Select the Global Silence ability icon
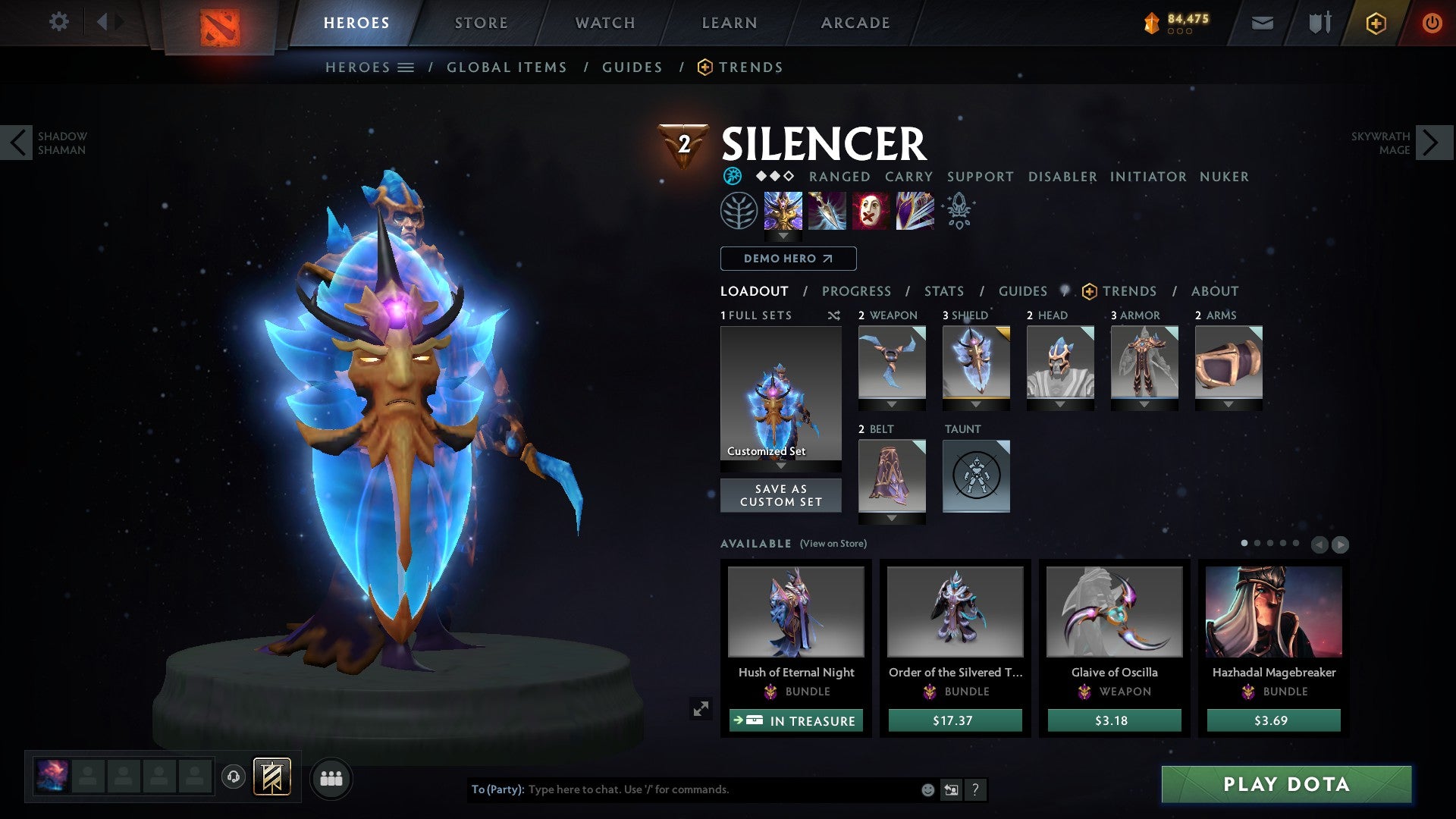 click(914, 211)
